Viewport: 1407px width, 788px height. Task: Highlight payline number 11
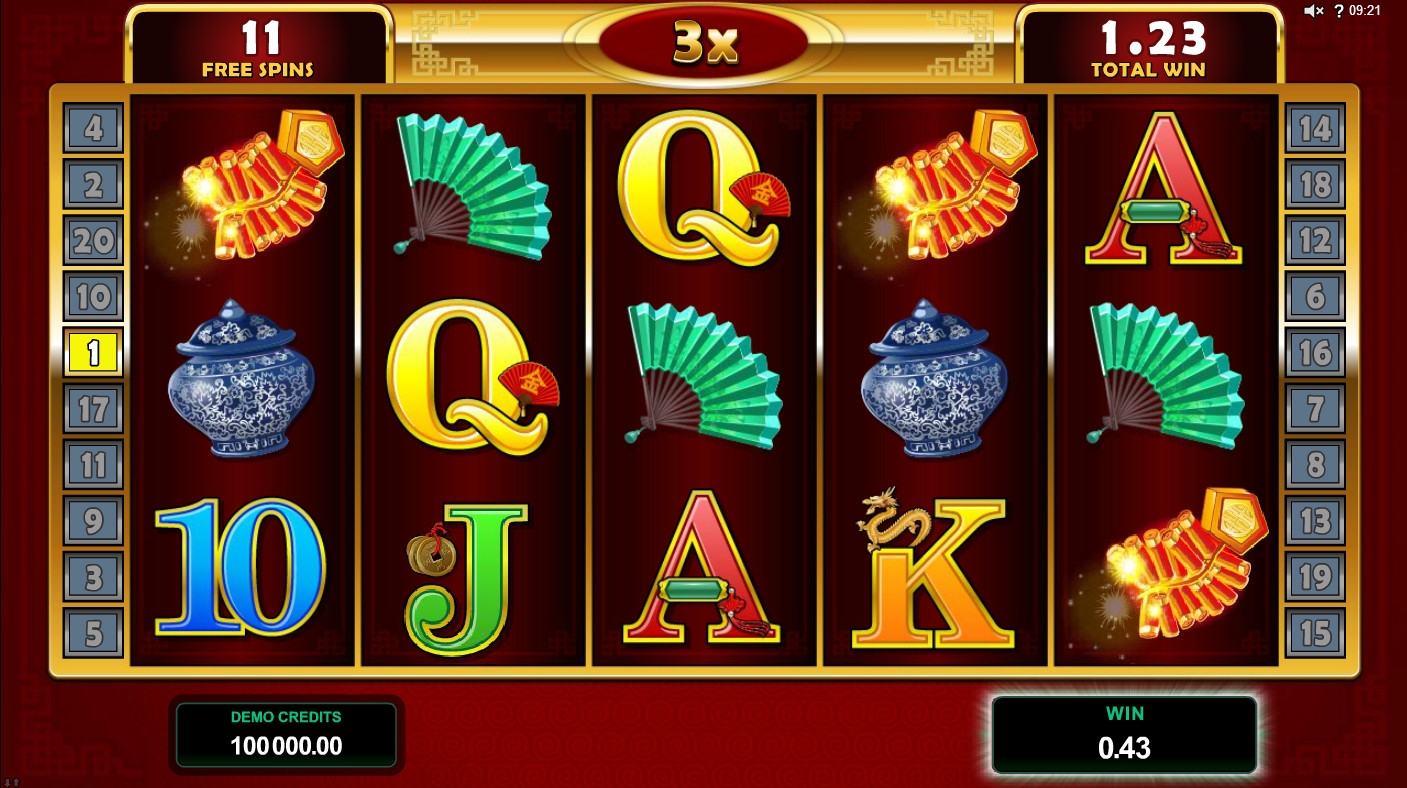(93, 465)
